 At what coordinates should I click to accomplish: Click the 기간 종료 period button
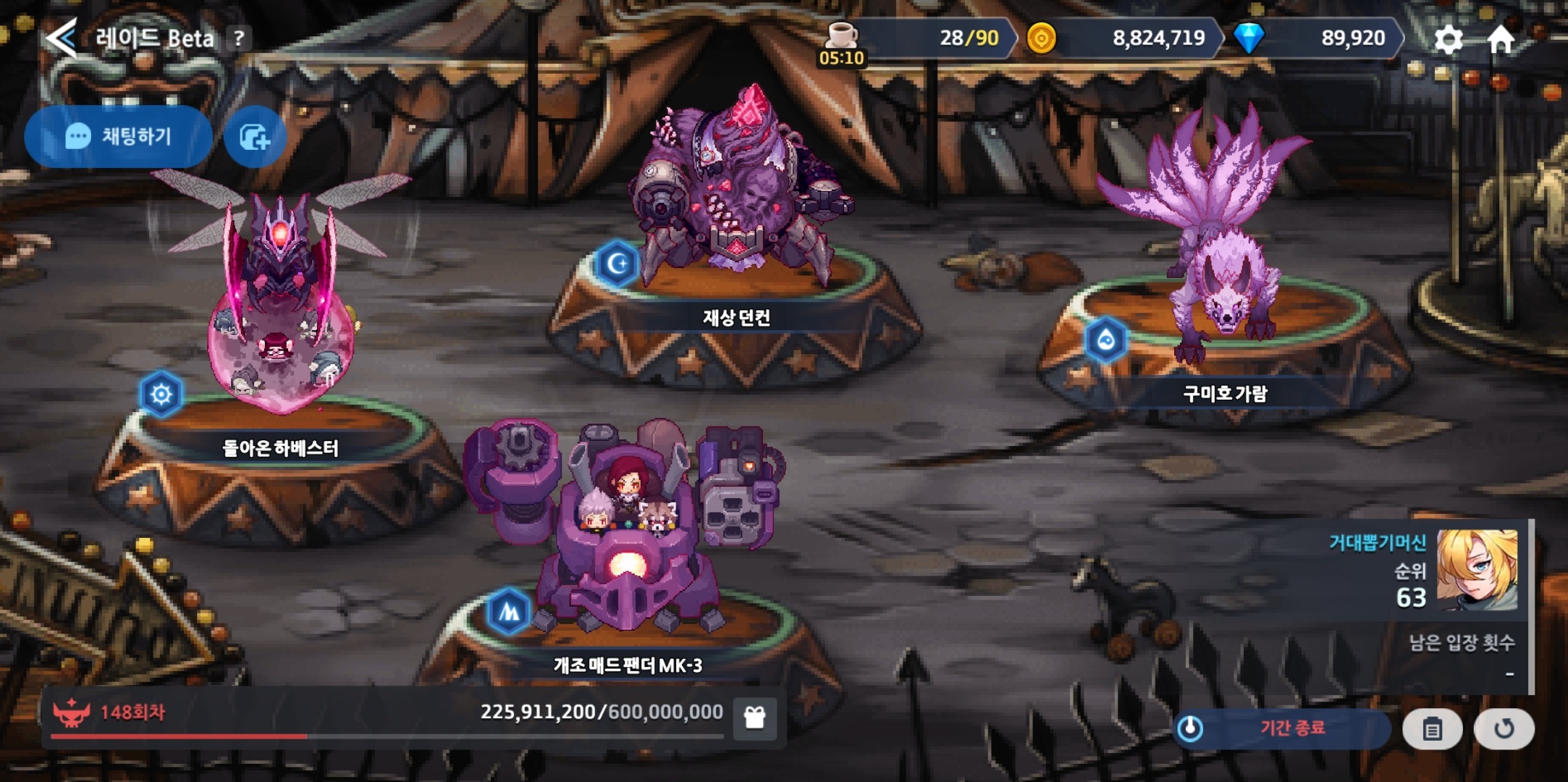click(1281, 728)
